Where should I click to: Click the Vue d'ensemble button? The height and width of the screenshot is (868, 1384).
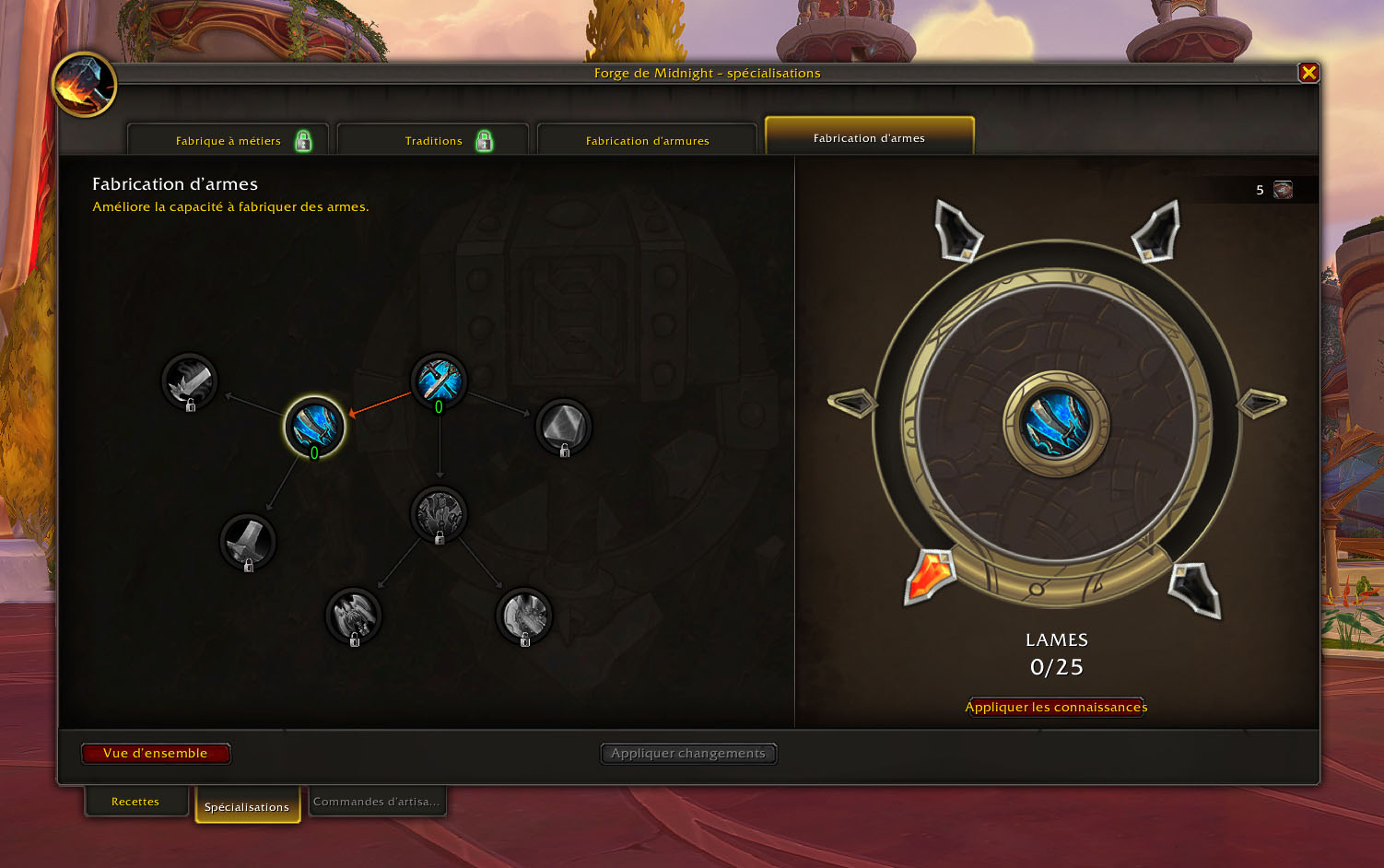tap(156, 754)
